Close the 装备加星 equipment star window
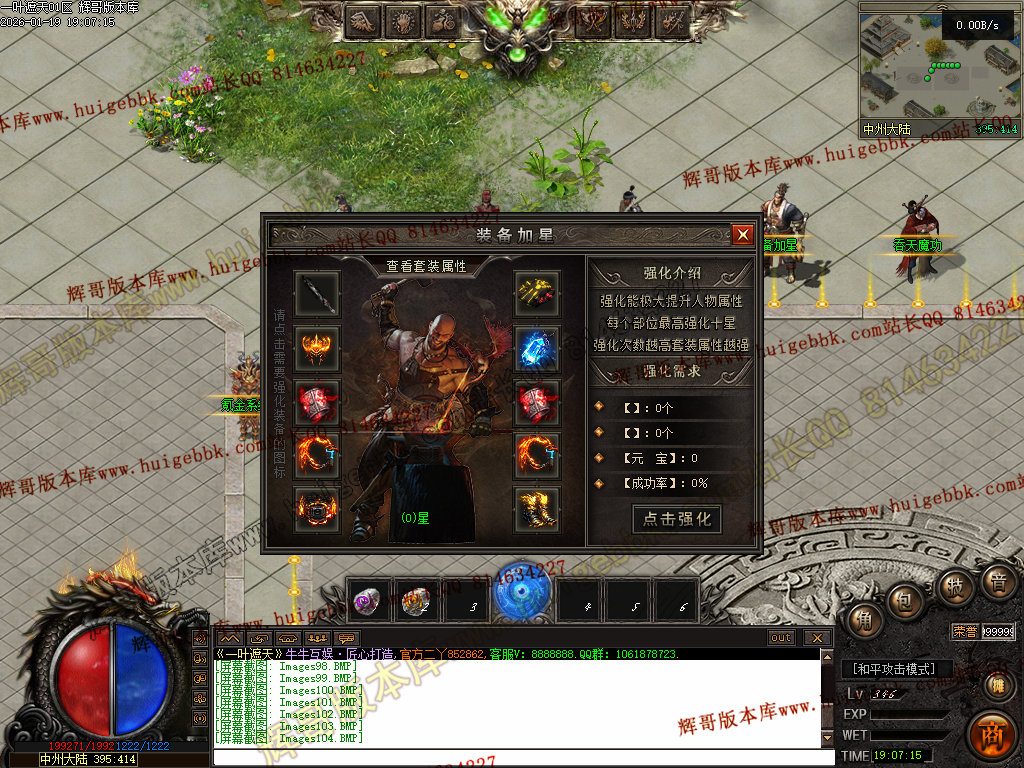 click(x=742, y=235)
